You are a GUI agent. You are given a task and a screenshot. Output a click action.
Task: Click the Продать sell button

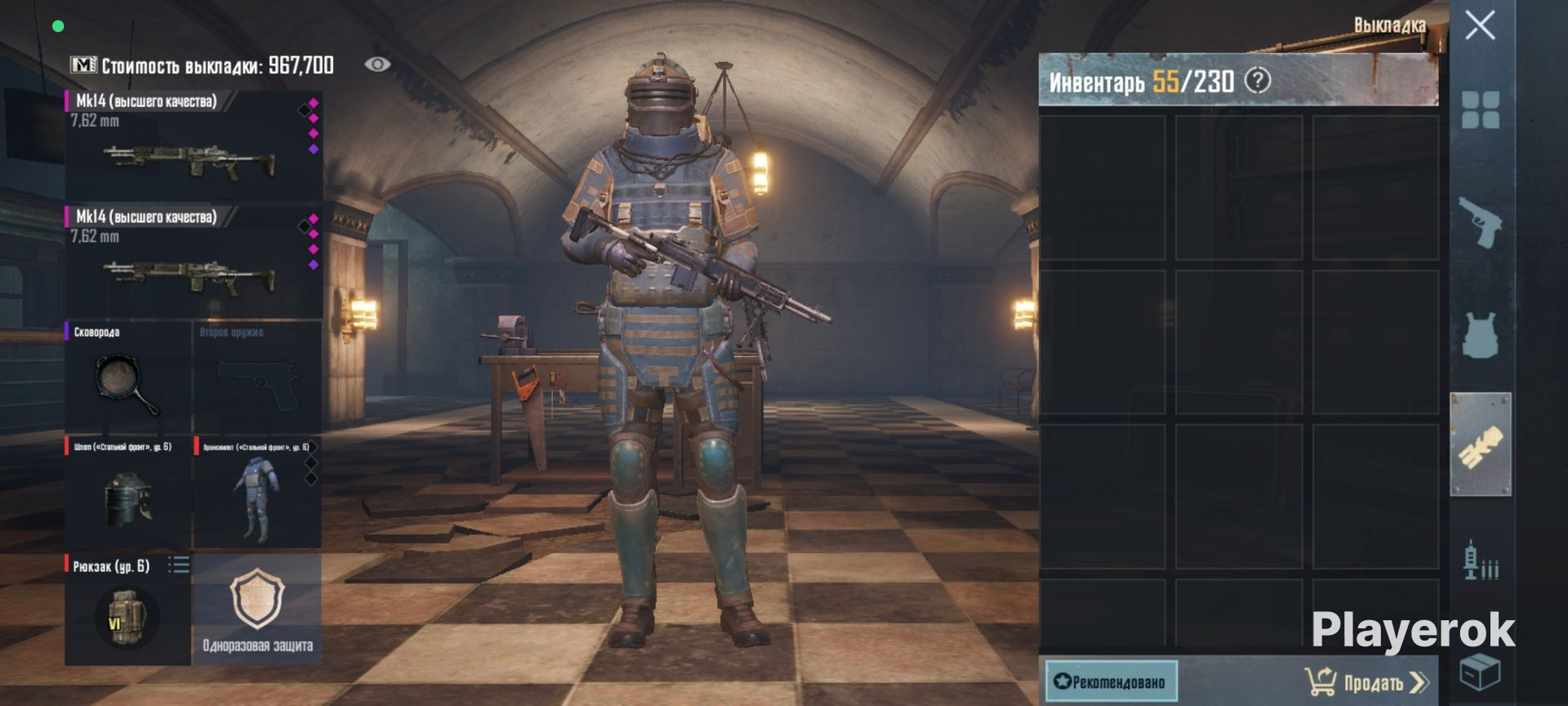1367,681
